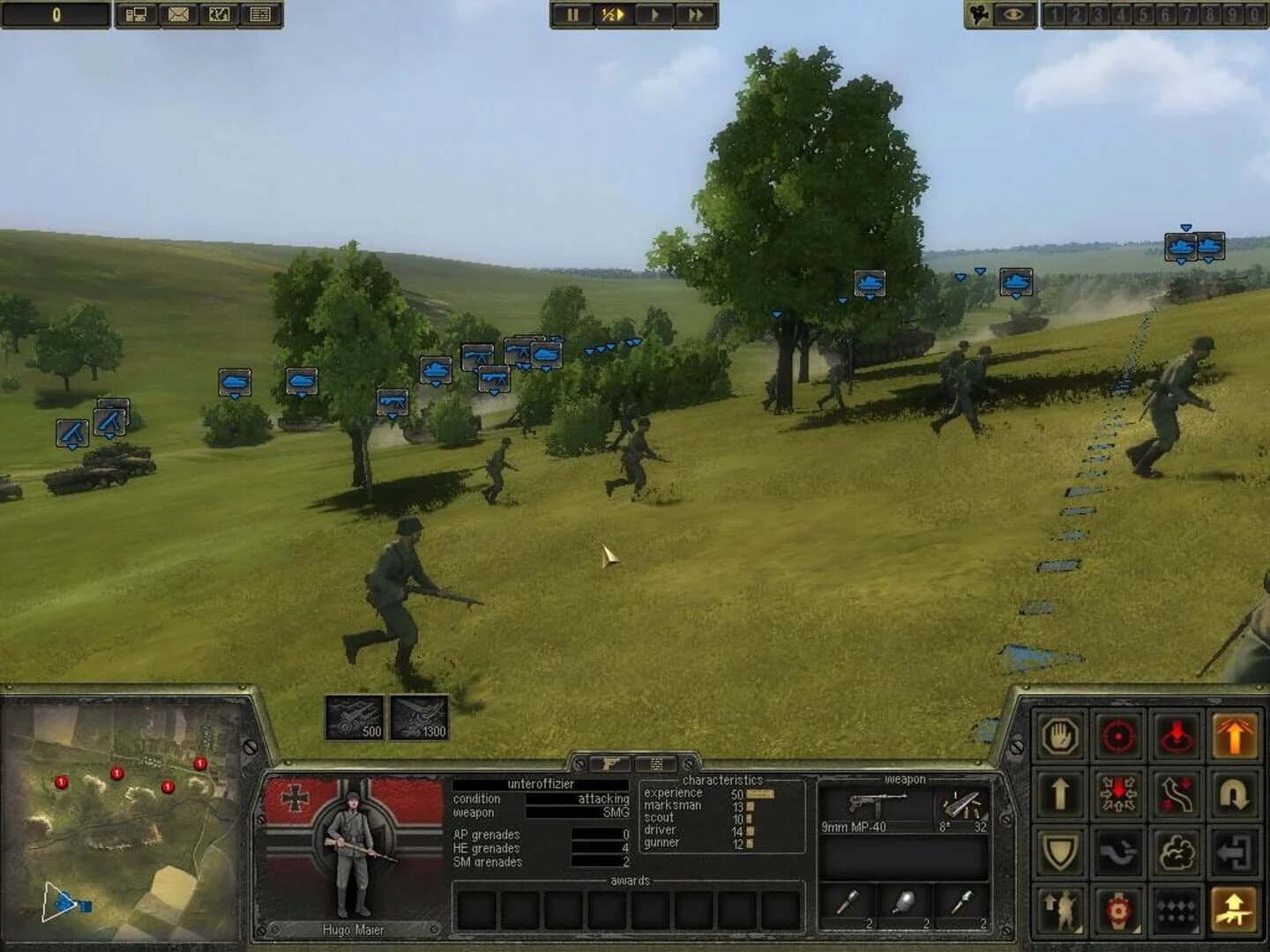Select the Halt order icon
This screenshot has width=1270, height=952.
(x=1060, y=737)
